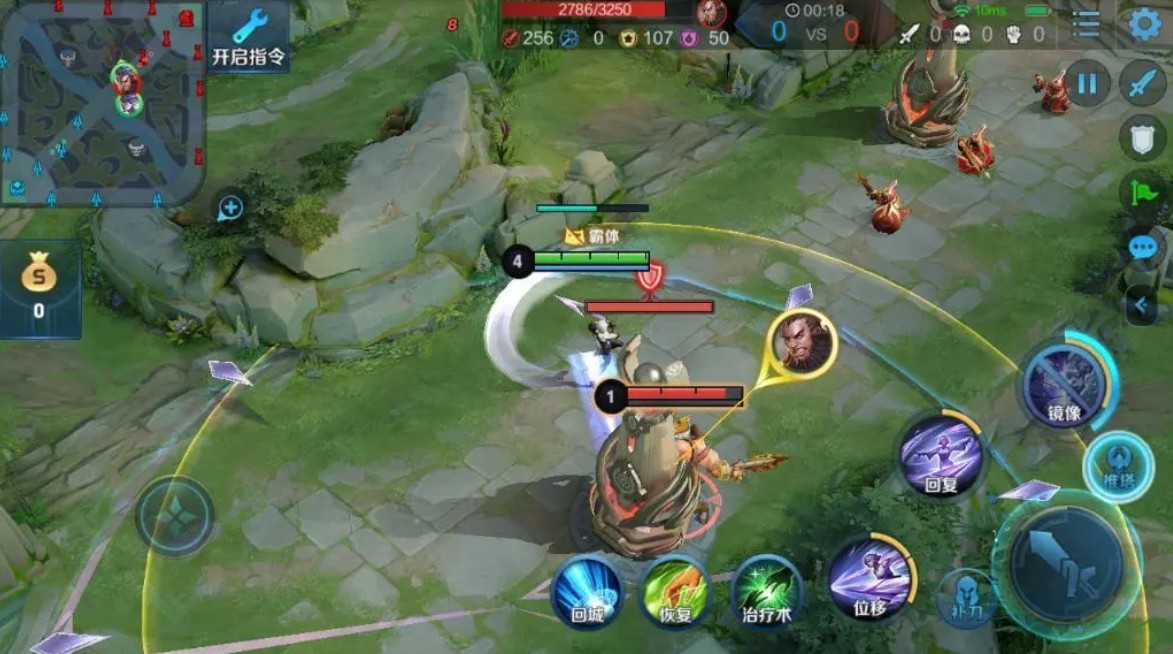1173x654 pixels.
Task: Select the blue sword attack signal
Action: tap(1142, 84)
